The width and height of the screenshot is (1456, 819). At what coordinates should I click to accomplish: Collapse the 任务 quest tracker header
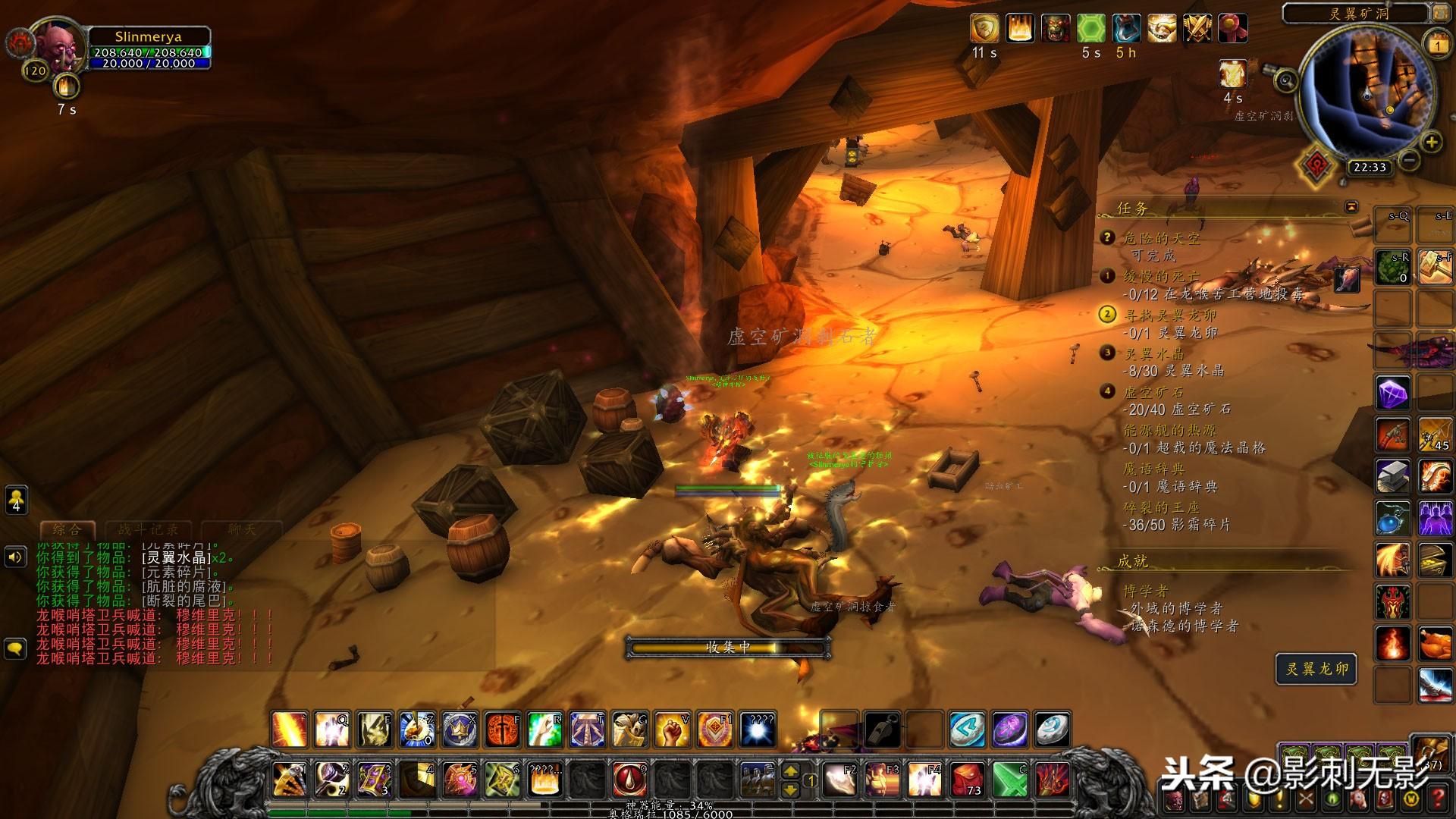(x=1351, y=206)
